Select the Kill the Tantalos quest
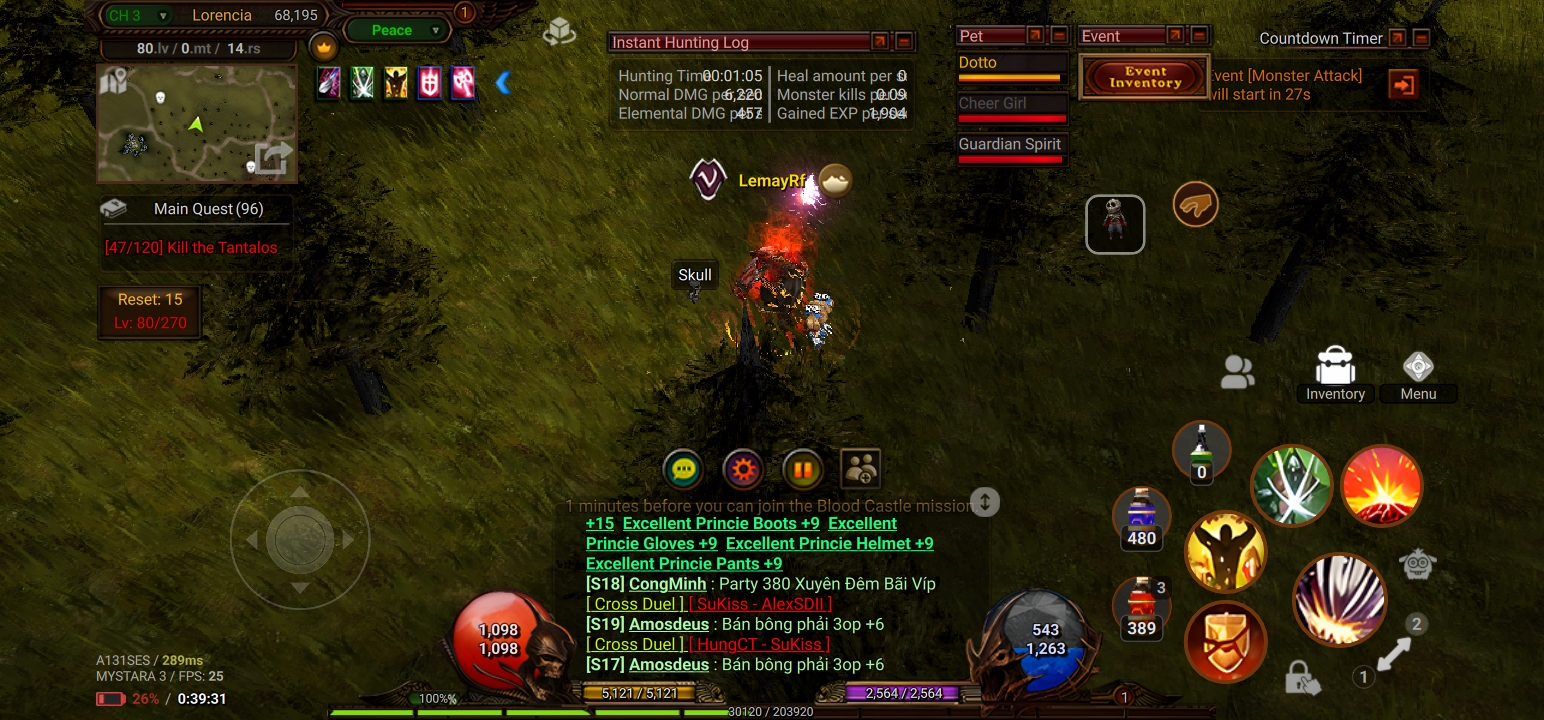 [x=191, y=247]
